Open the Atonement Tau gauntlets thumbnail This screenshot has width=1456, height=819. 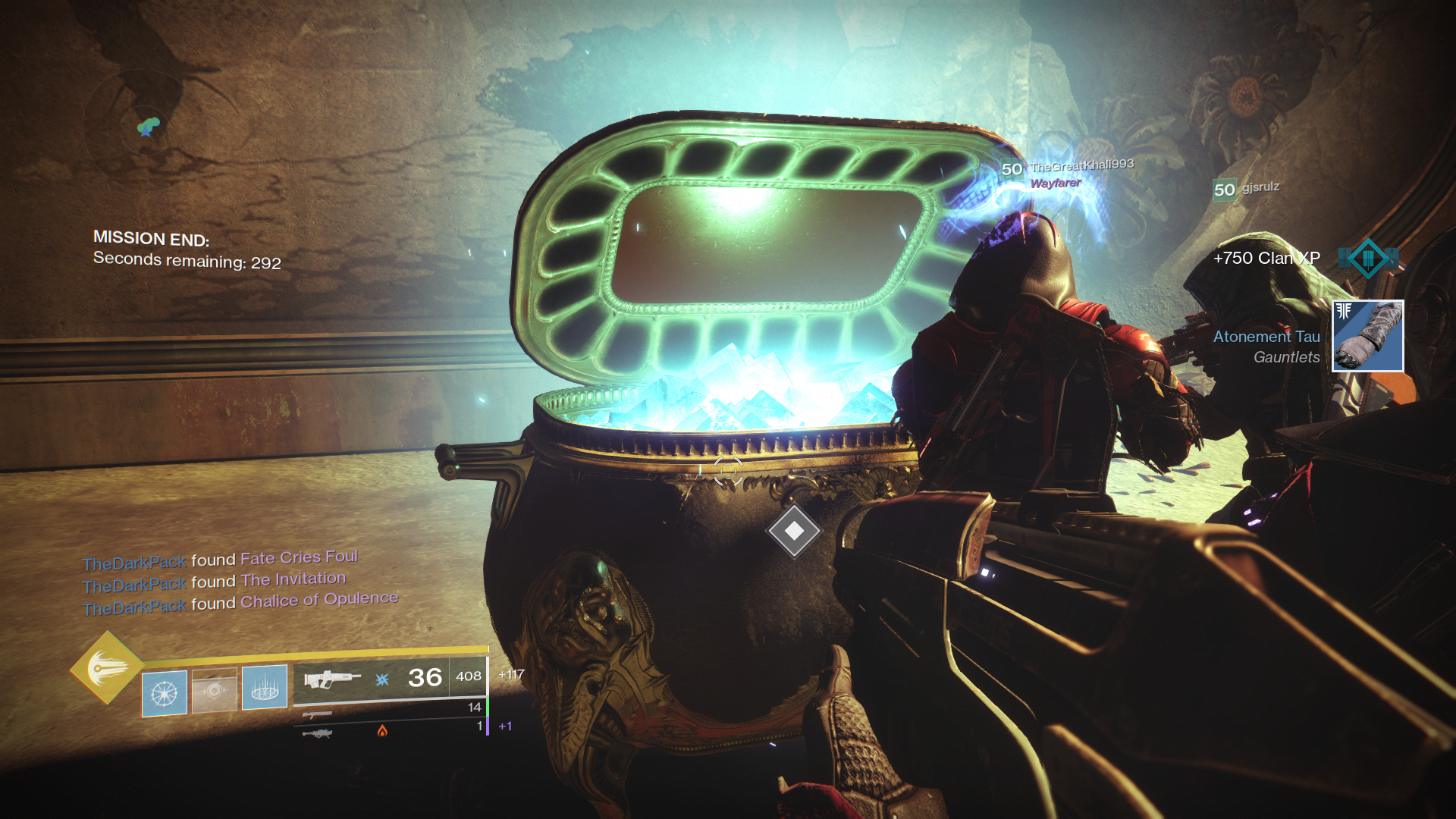1368,336
